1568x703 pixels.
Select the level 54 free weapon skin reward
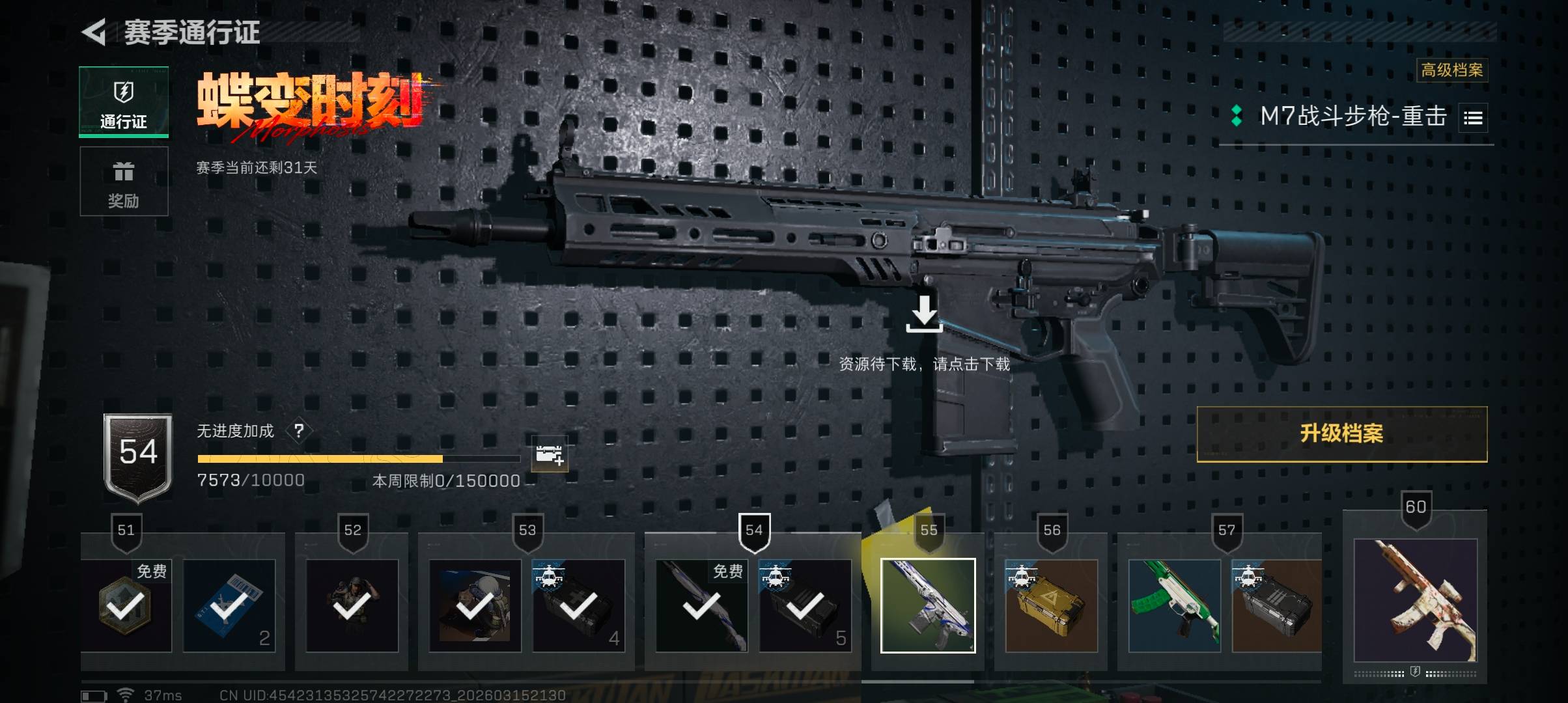coord(701,605)
